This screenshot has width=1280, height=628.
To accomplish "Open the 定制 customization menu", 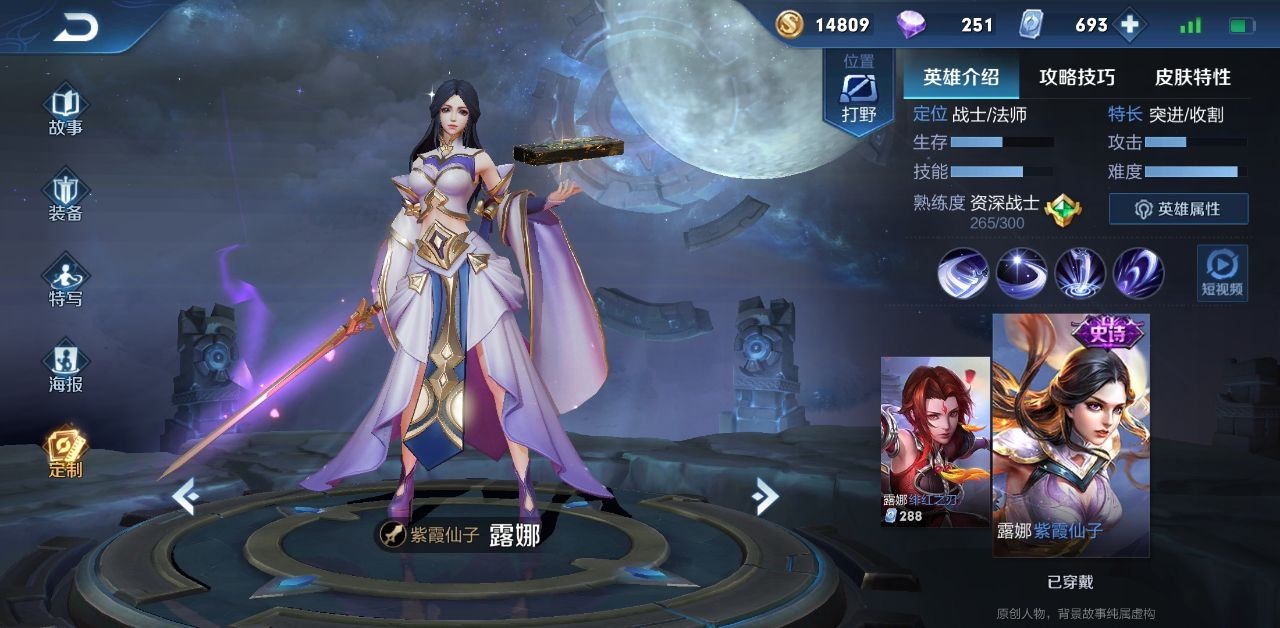I will tap(66, 454).
